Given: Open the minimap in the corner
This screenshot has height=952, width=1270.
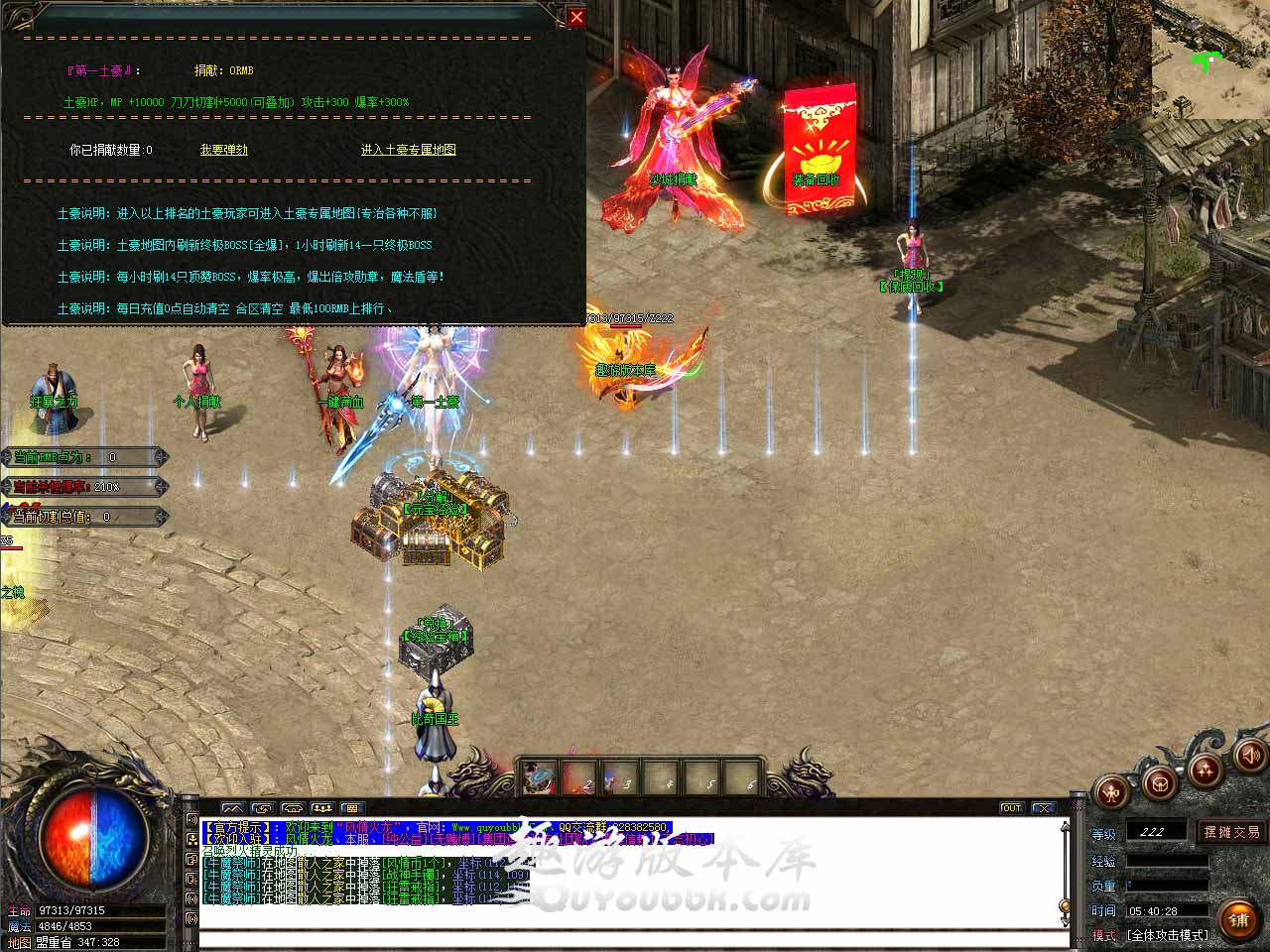Looking at the screenshot, I should (1210, 59).
